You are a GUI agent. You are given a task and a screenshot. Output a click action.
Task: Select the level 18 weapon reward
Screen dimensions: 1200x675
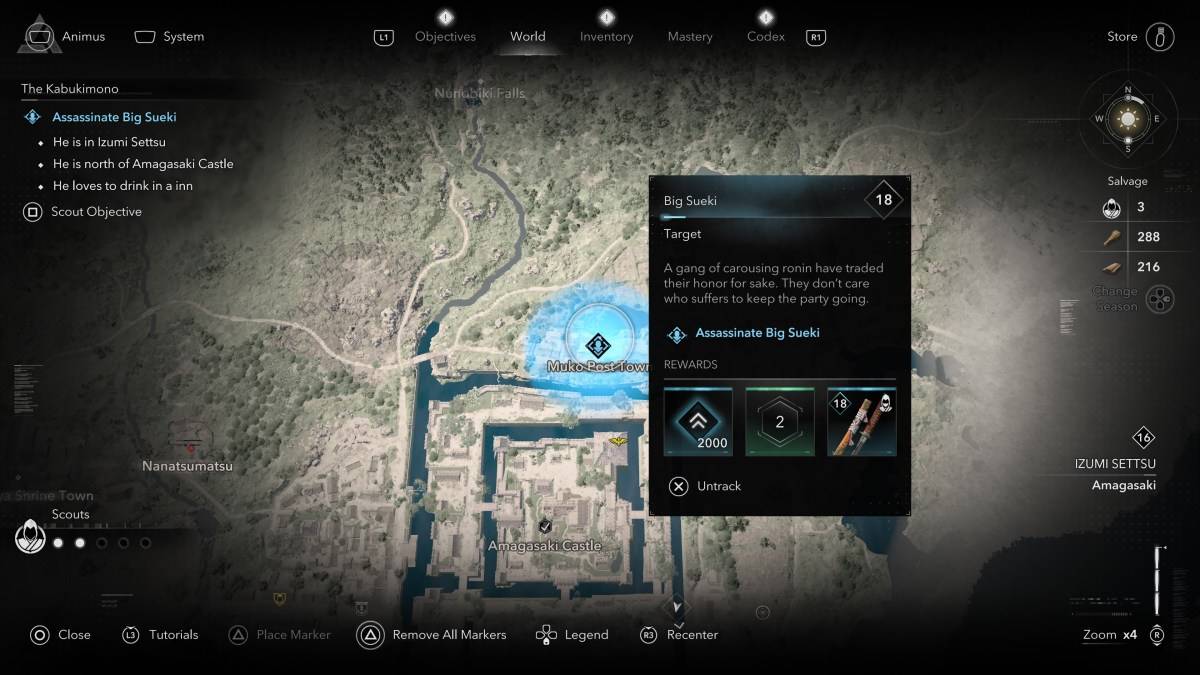[x=862, y=422]
